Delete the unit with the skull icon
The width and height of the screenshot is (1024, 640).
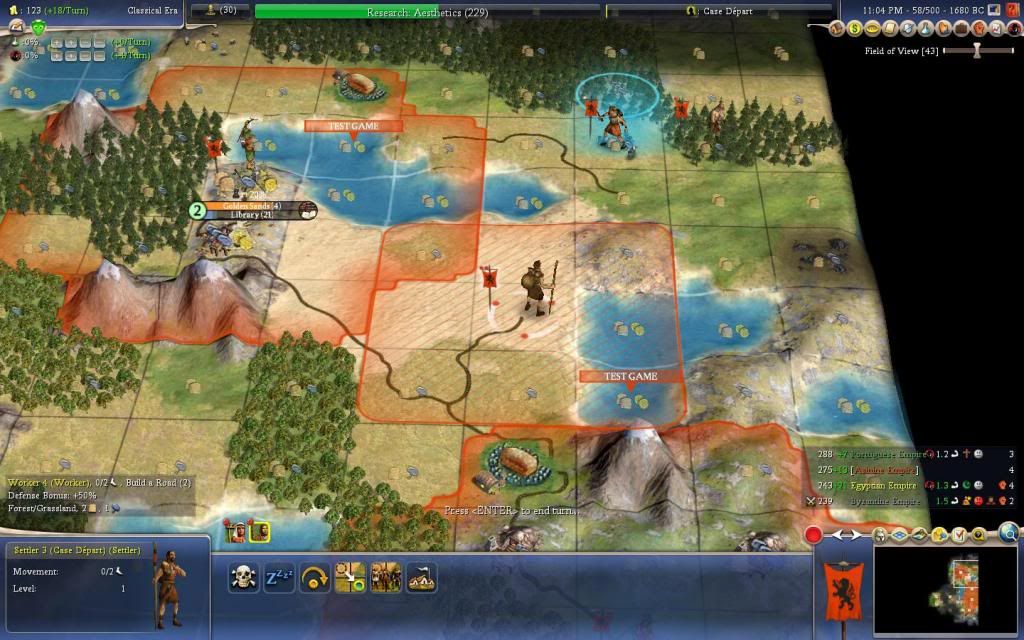pos(243,578)
